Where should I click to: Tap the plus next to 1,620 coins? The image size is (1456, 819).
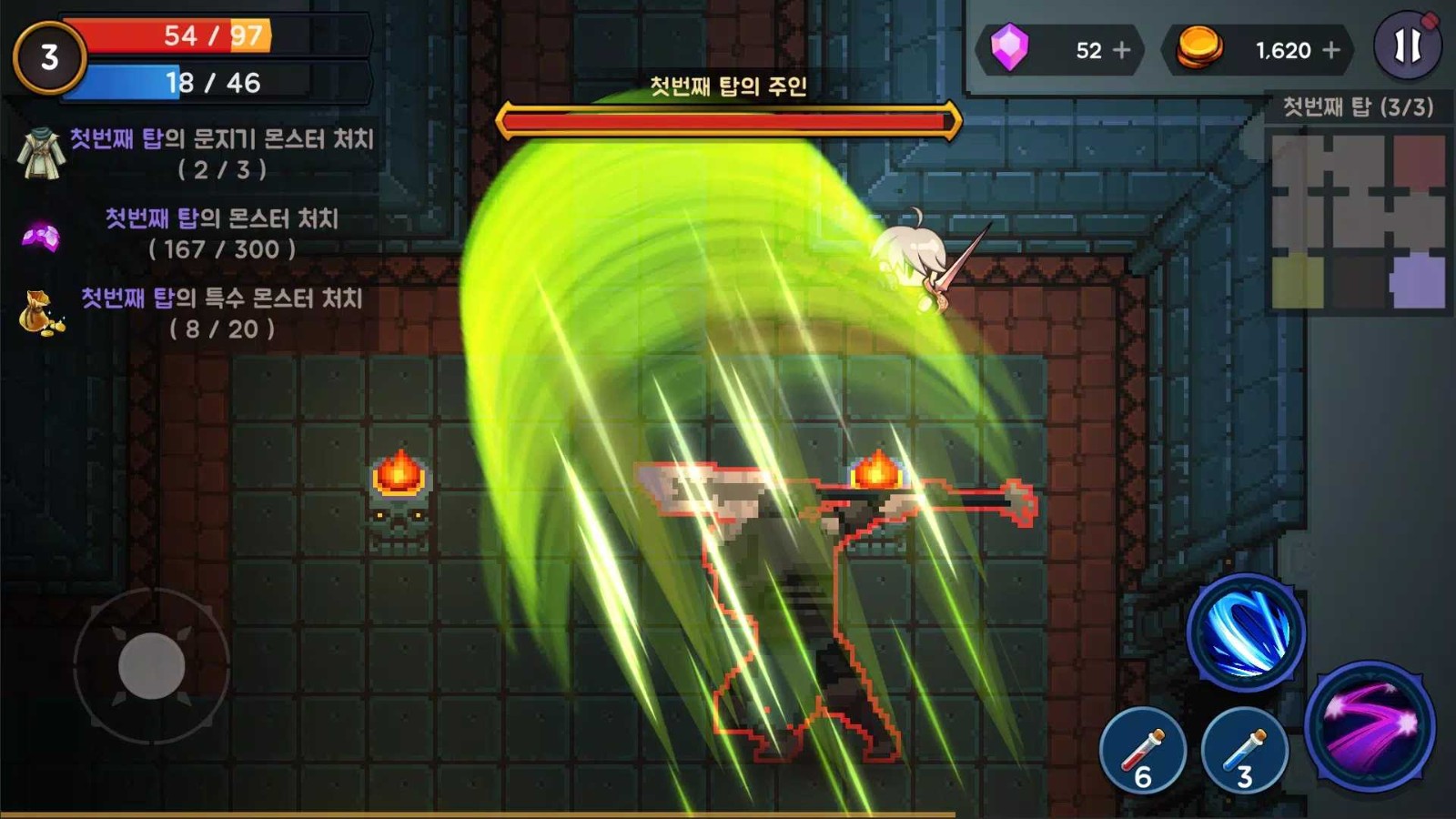pyautogui.click(x=1332, y=52)
